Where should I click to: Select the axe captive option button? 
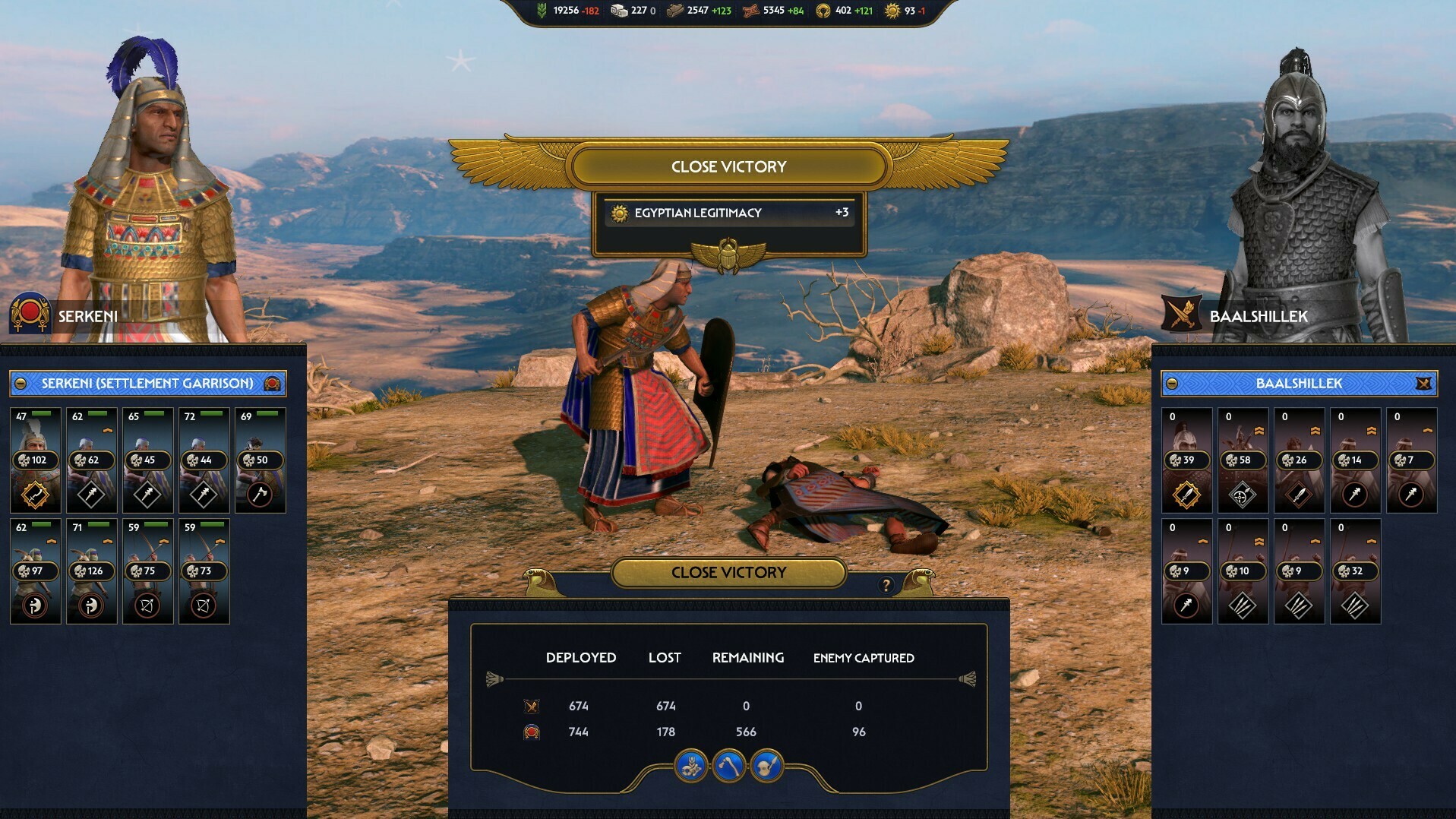tap(728, 766)
